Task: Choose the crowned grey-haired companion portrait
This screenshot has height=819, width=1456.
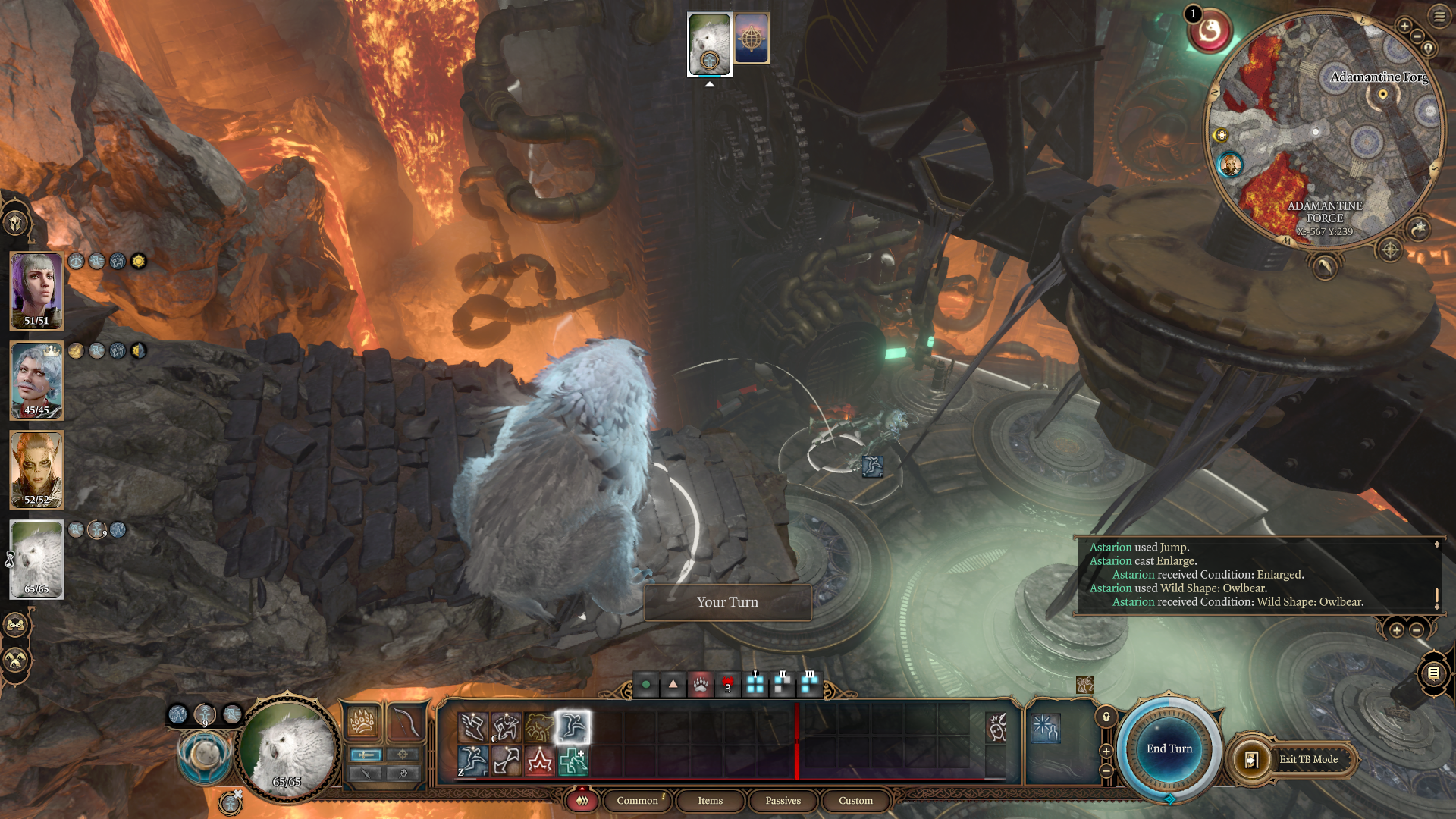Action: [36, 380]
